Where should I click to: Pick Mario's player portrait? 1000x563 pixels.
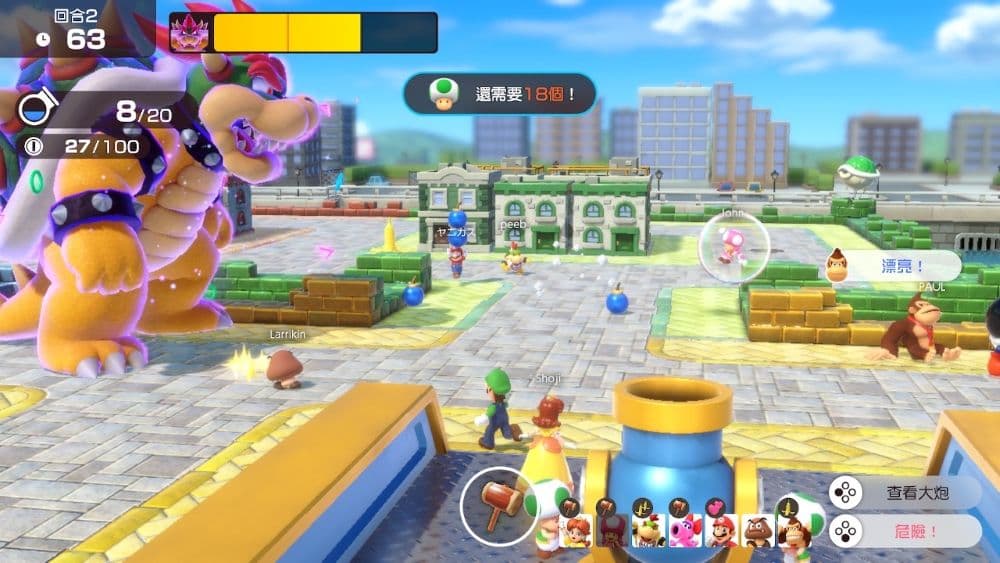tap(722, 530)
